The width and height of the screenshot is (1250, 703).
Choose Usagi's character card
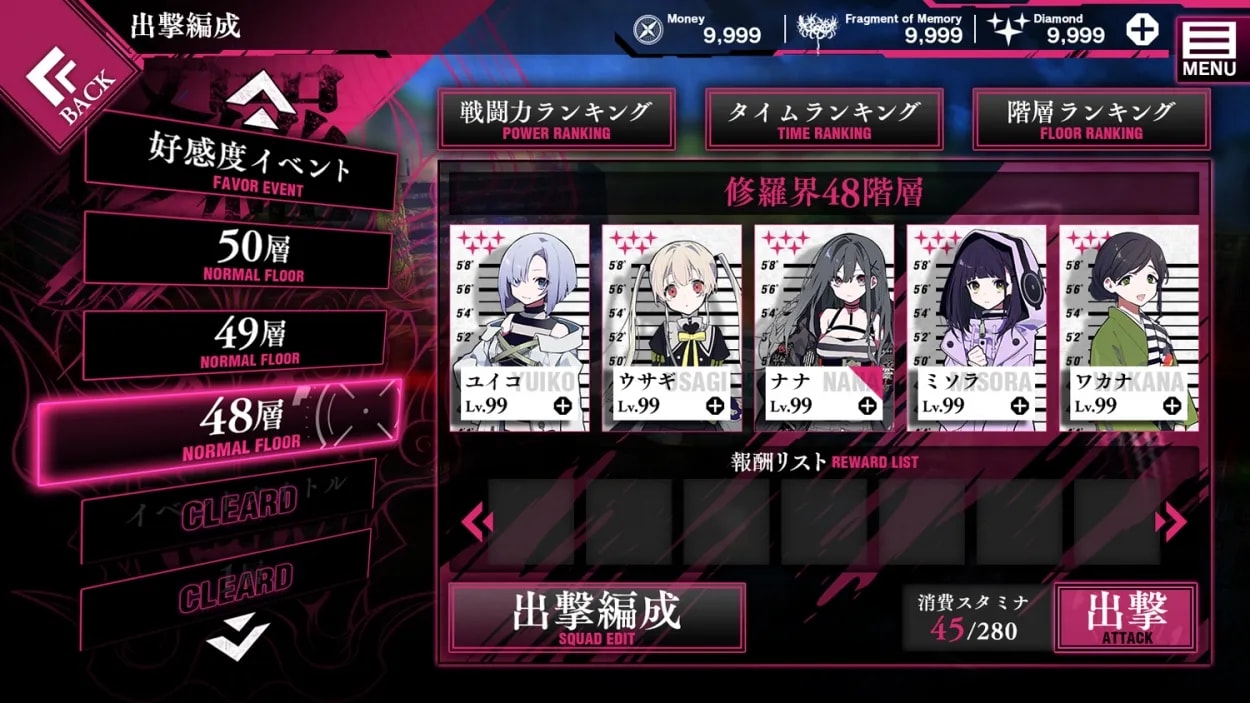click(x=671, y=328)
